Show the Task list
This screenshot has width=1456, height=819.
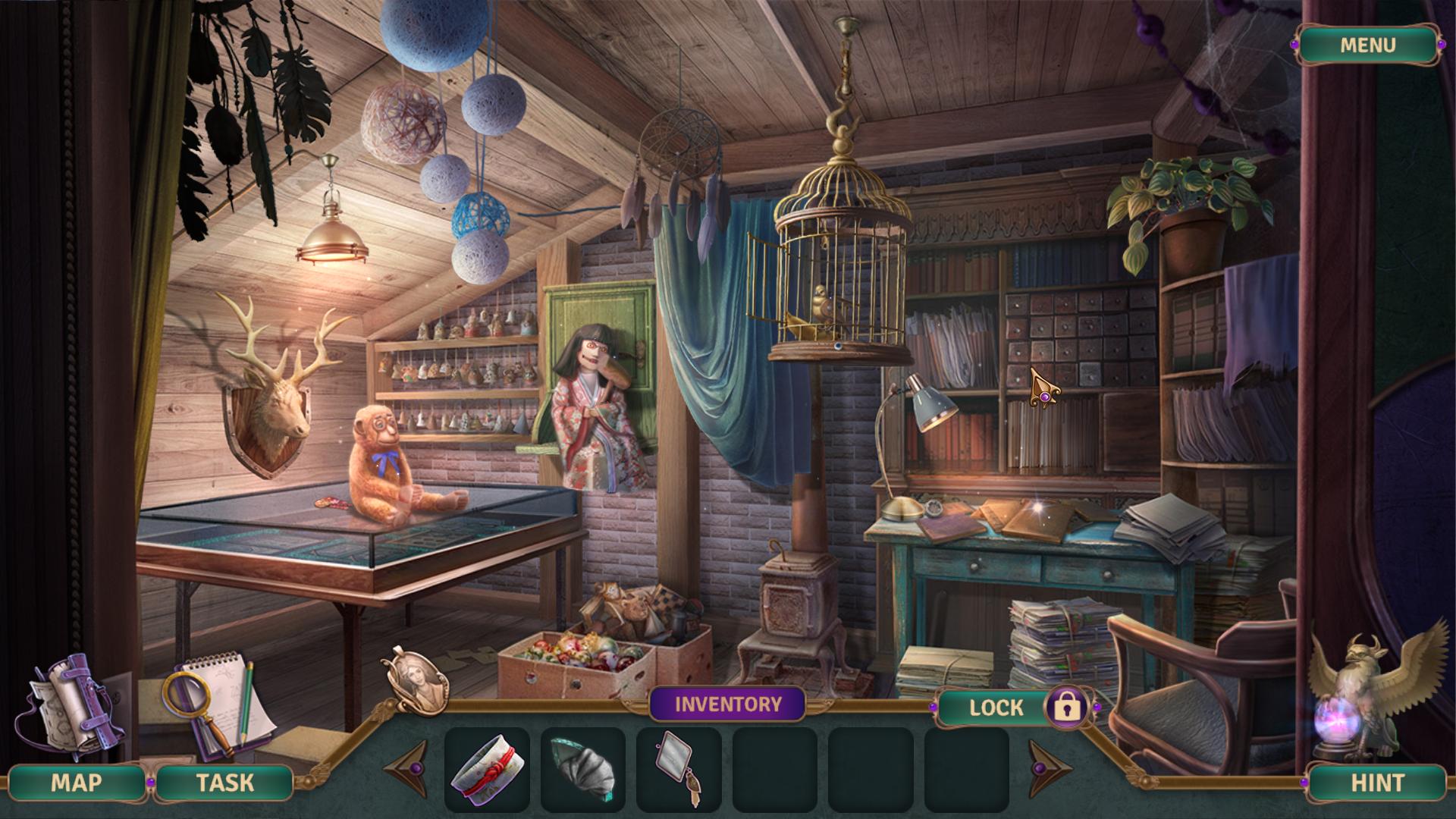click(224, 783)
